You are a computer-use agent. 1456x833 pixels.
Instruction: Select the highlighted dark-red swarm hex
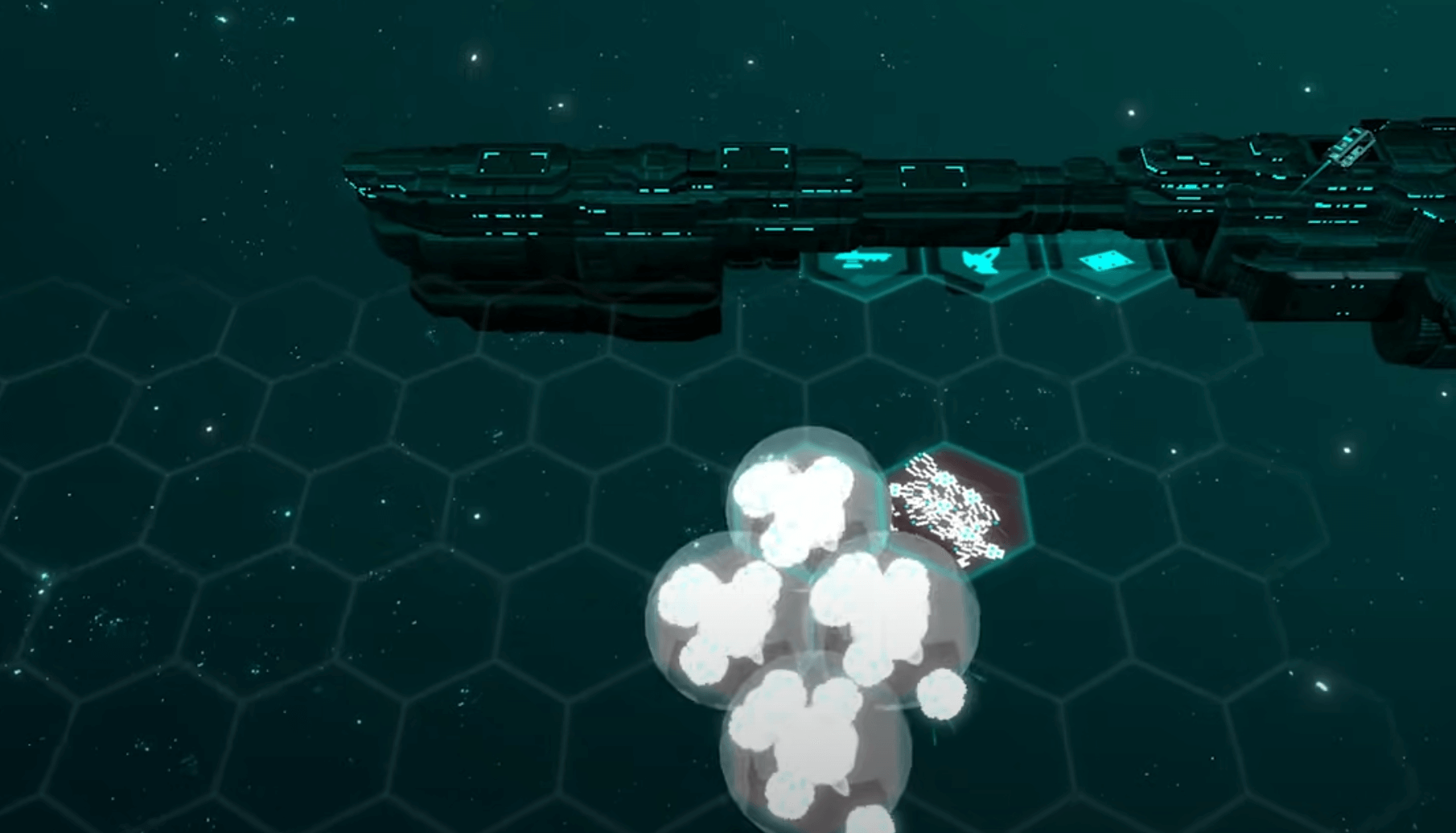pos(956,507)
